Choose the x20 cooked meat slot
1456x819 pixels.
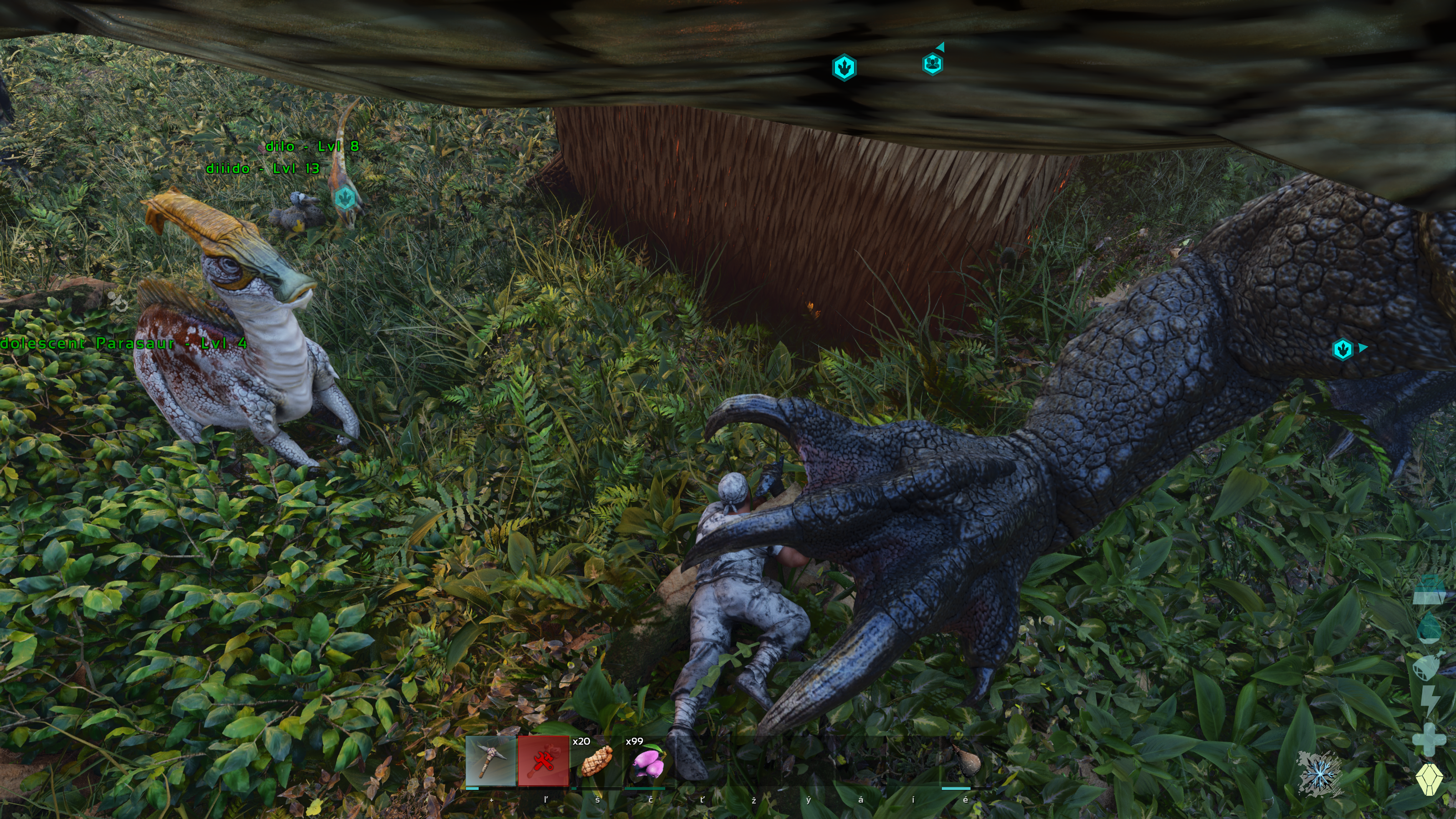pos(597,761)
